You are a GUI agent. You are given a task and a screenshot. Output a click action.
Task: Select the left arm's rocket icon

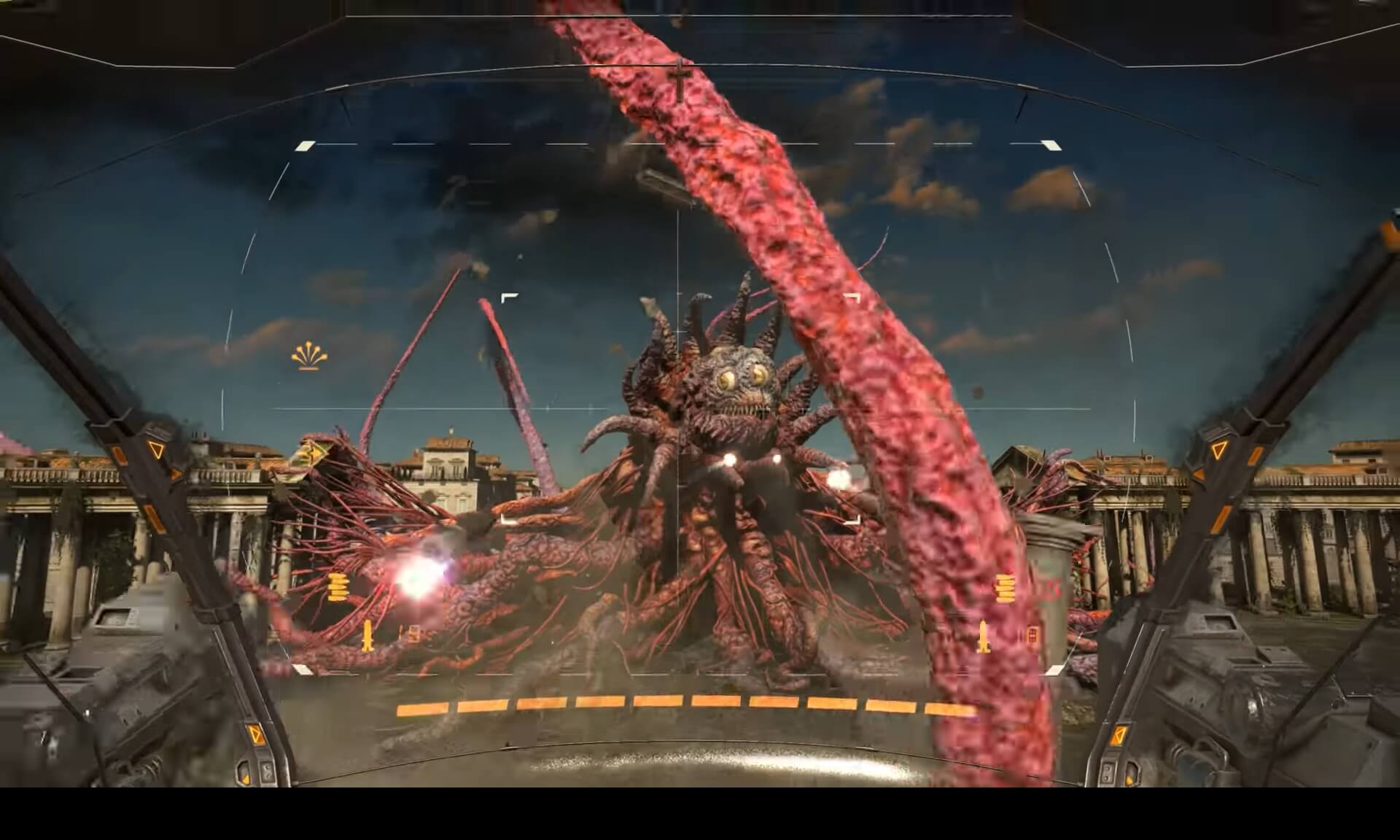[x=367, y=636]
